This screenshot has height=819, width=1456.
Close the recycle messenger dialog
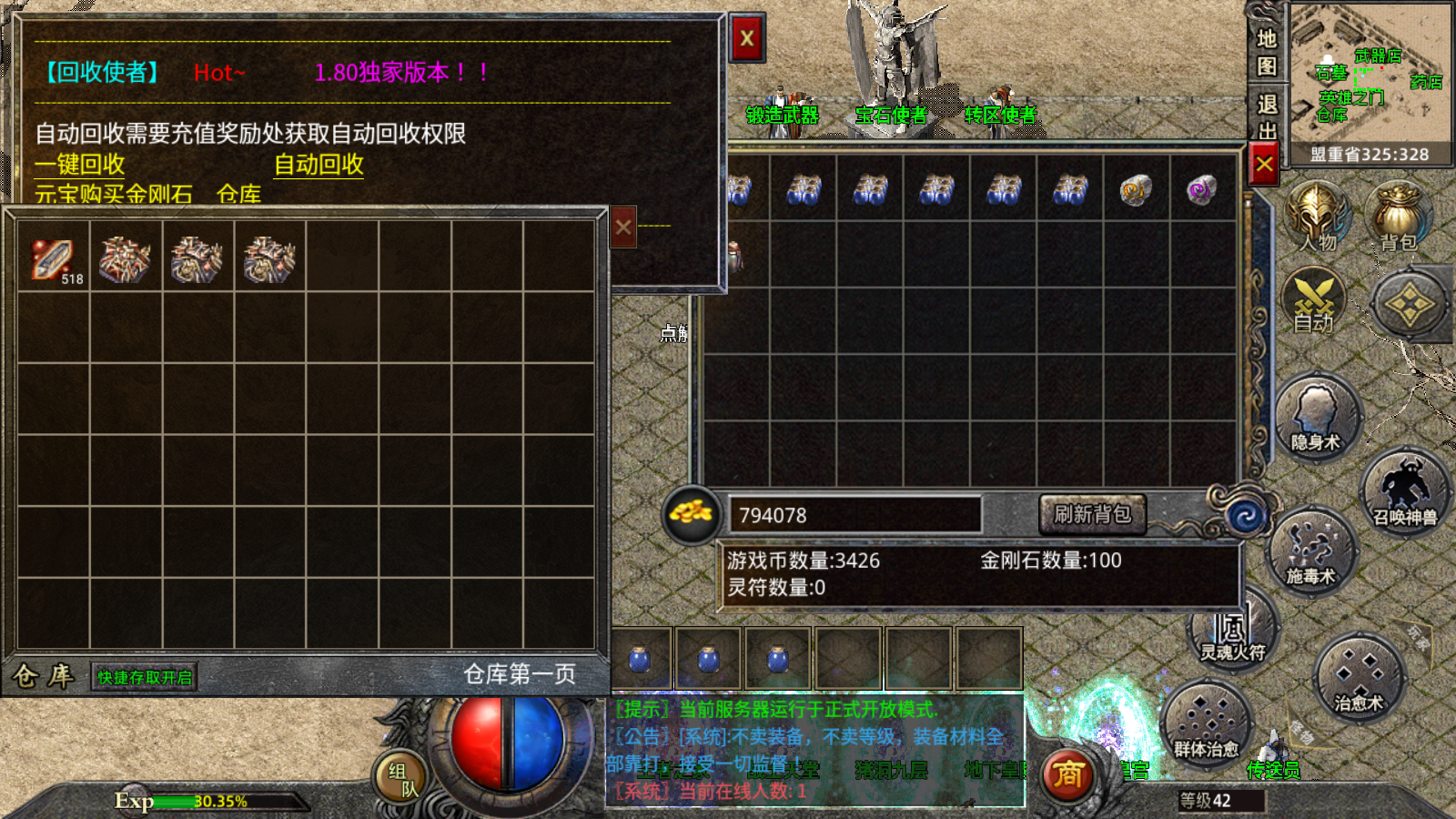[747, 38]
